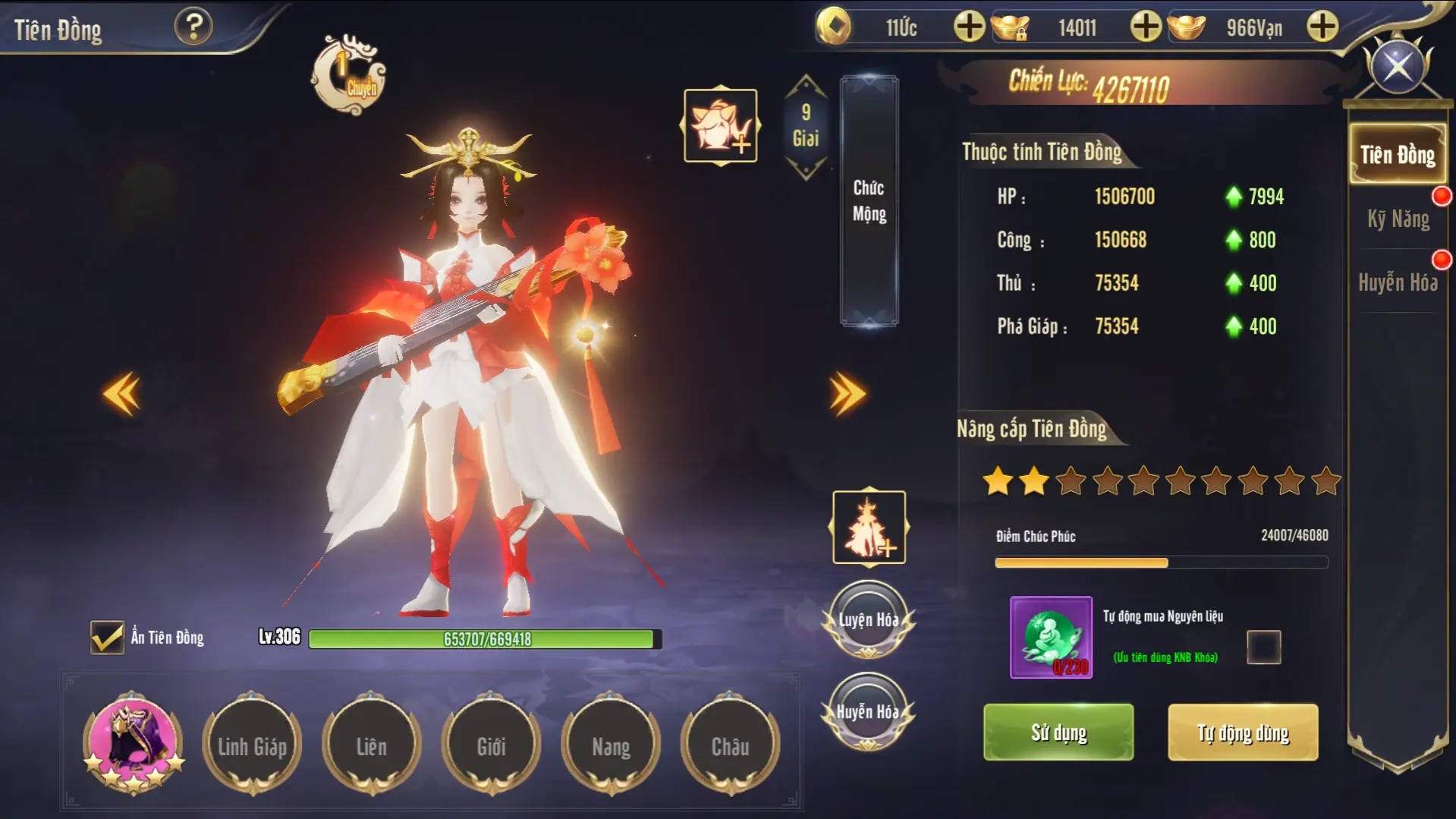This screenshot has height=819, width=1456.
Task: Open the Luyện Hóa round button
Action: coord(868,620)
